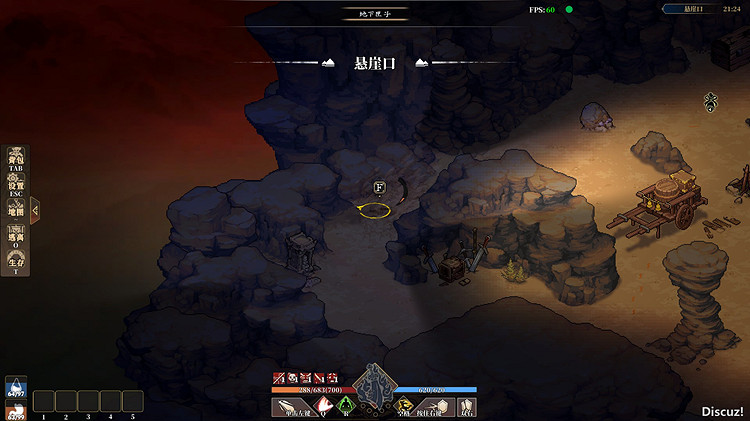Click the crystal item icon beside skills
The image size is (750, 421).
pyautogui.click(x=467, y=406)
